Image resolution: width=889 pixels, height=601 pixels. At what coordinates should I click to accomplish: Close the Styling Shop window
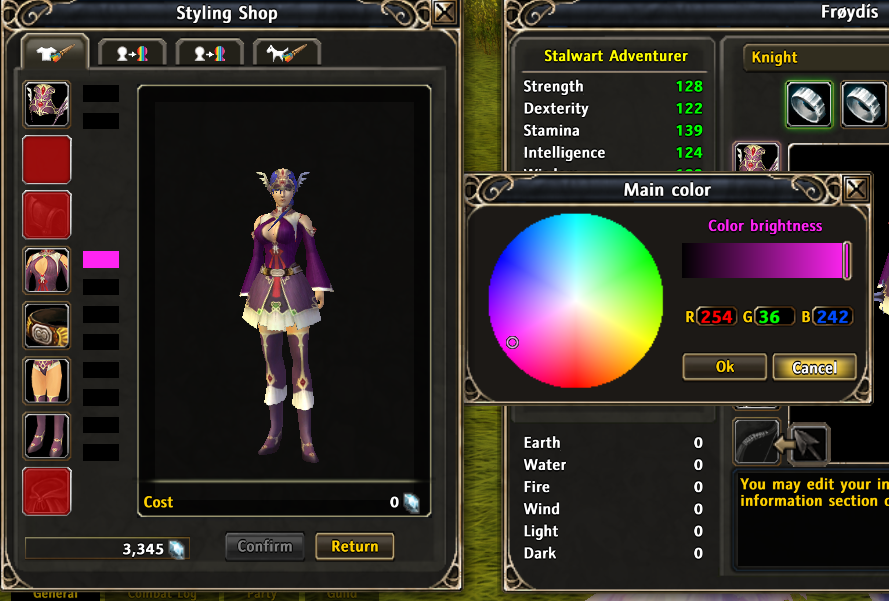446,12
